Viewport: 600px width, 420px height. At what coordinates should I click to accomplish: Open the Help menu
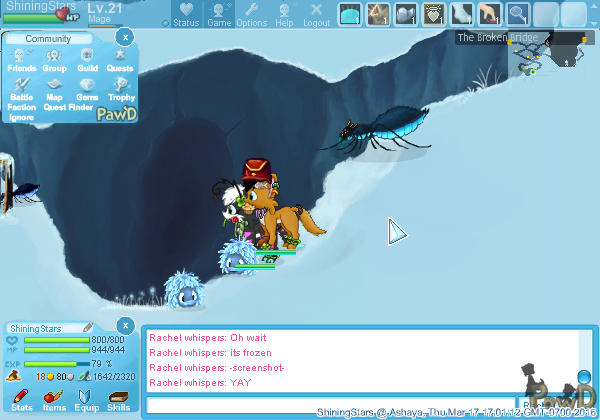coord(285,15)
